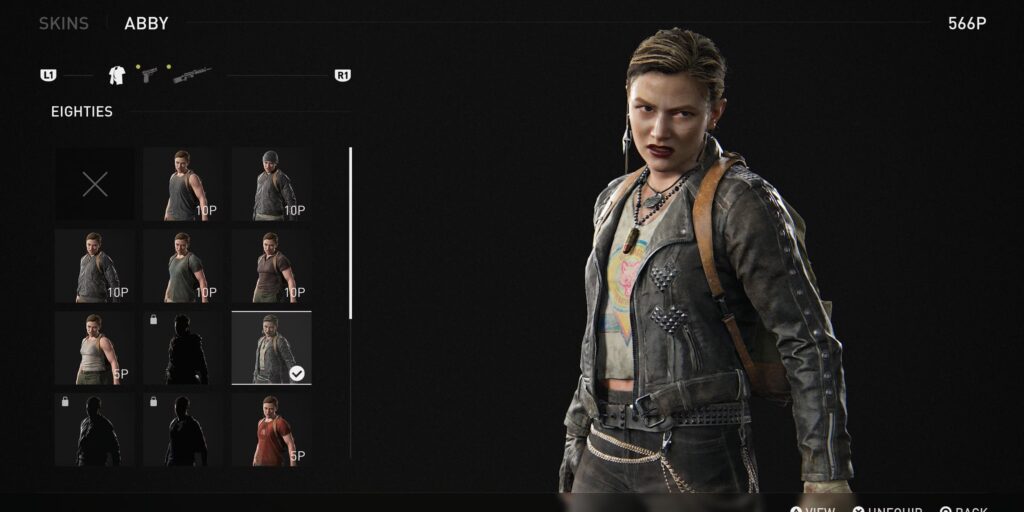Click the skin list scrollbar

click(x=350, y=233)
